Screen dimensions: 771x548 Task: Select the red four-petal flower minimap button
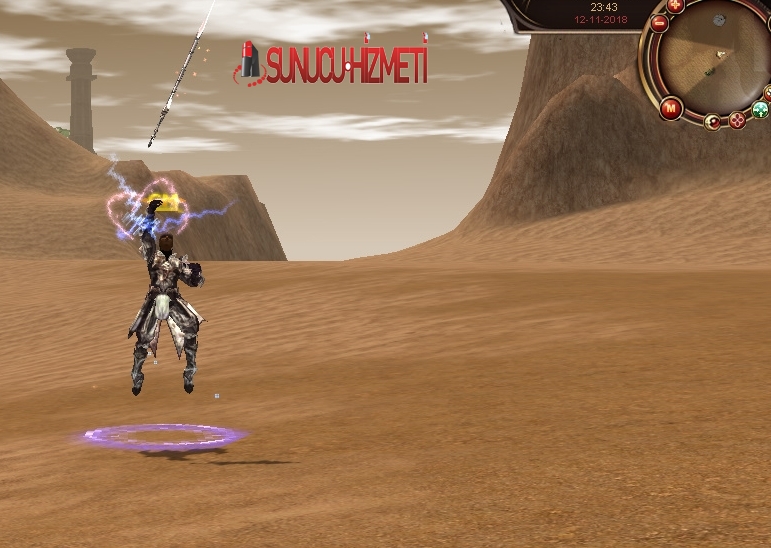click(738, 120)
